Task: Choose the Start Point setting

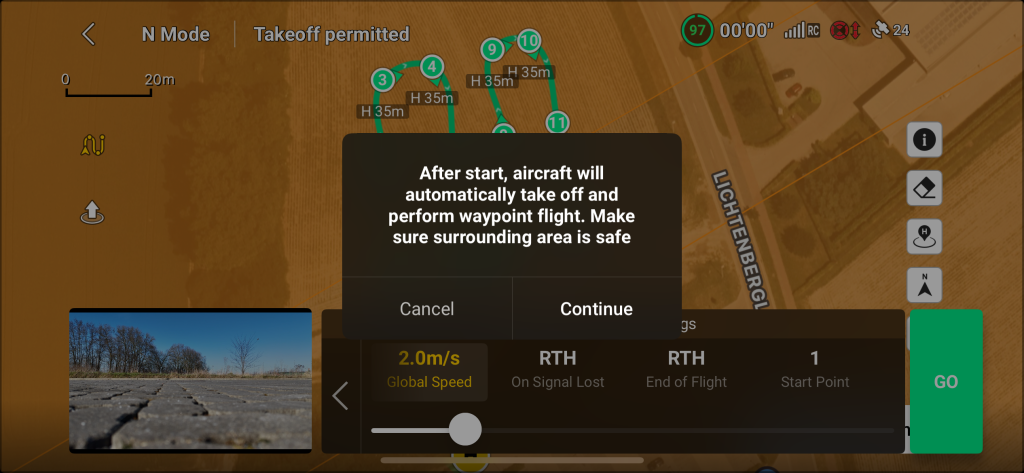Action: (815, 368)
